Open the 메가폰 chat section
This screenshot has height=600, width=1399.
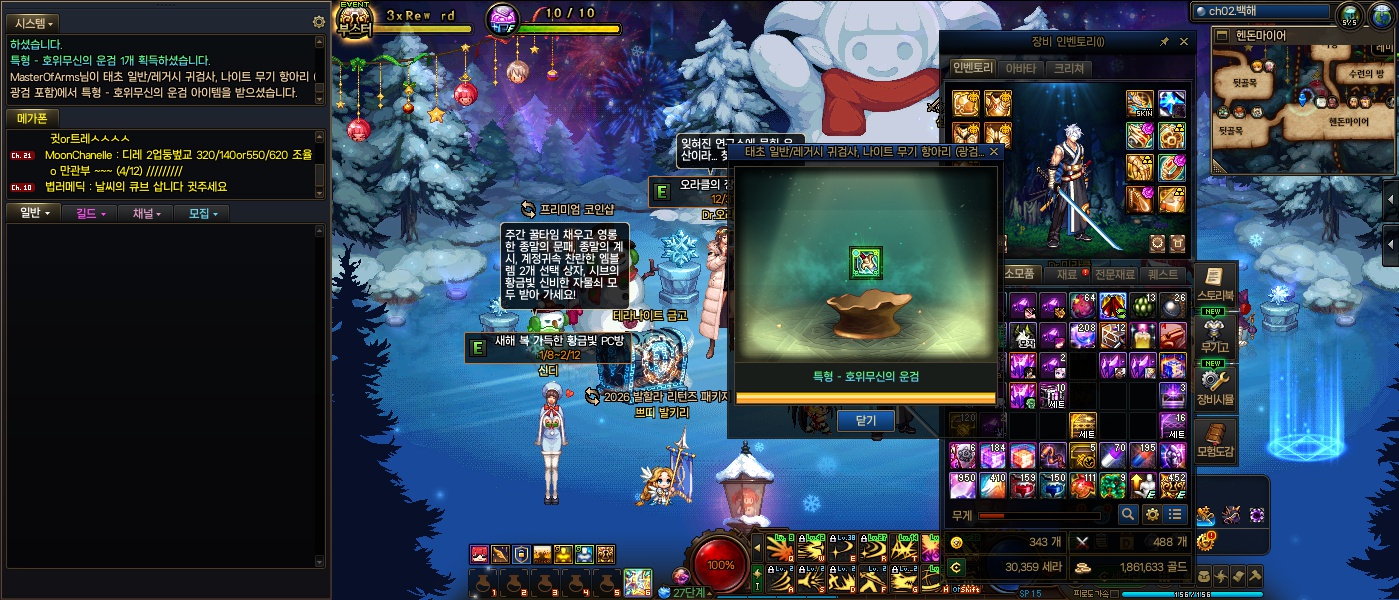point(32,118)
